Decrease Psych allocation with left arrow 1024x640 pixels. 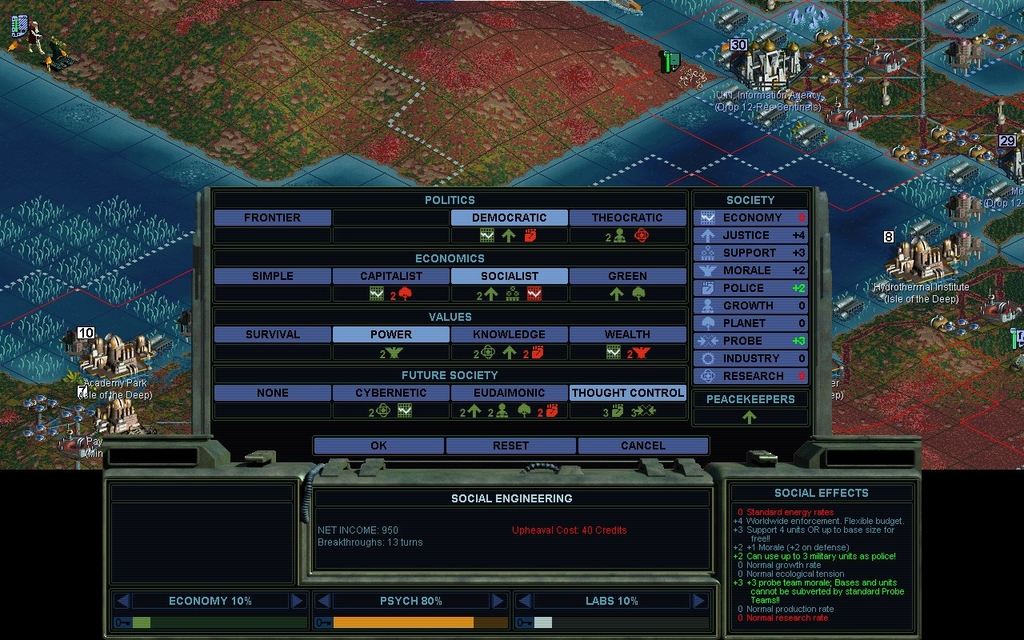point(323,601)
